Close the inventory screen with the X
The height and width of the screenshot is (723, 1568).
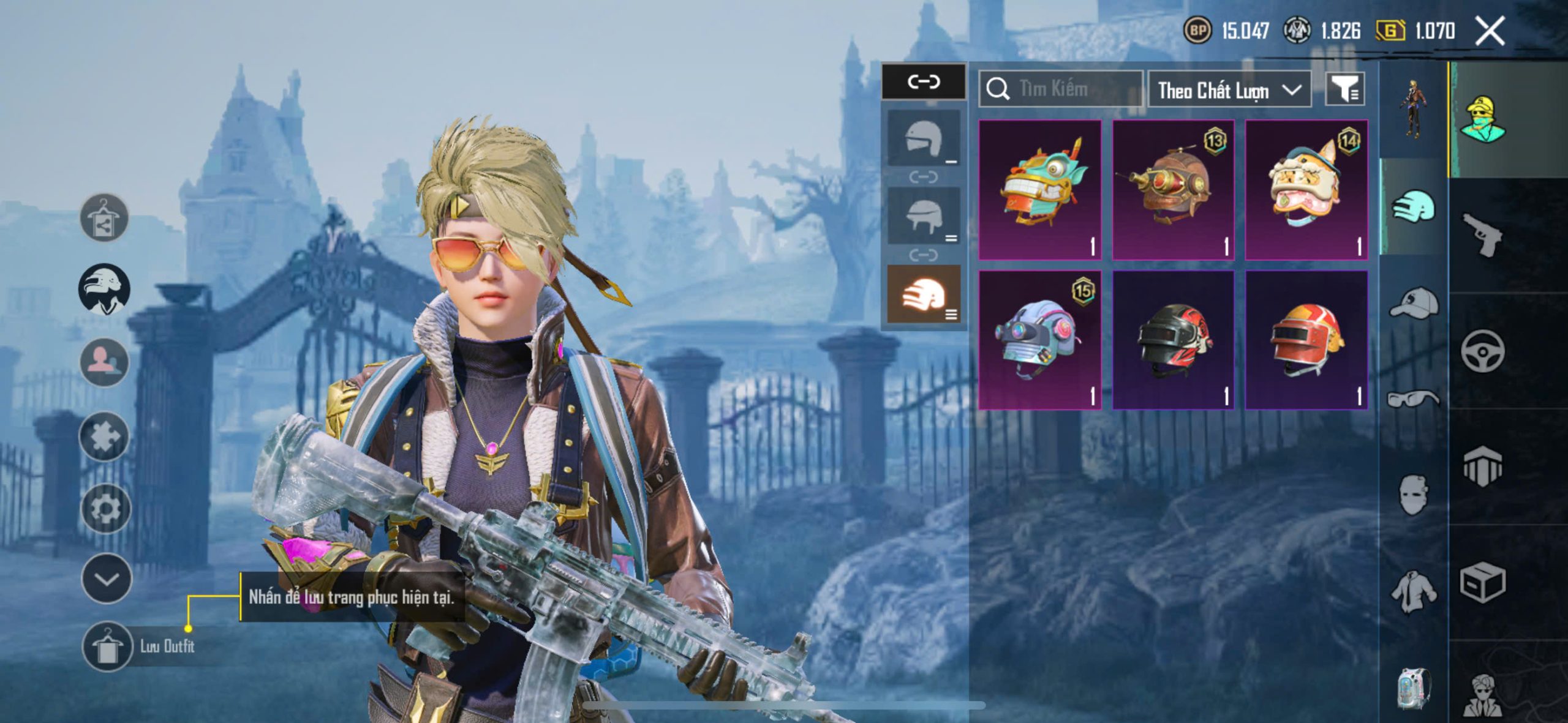[1490, 31]
